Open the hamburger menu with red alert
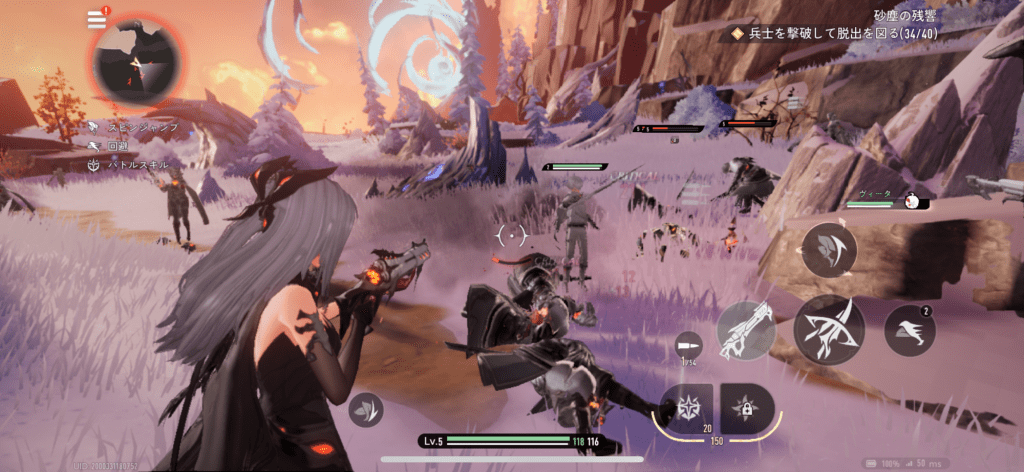This screenshot has height=472, width=1024. 97,19
